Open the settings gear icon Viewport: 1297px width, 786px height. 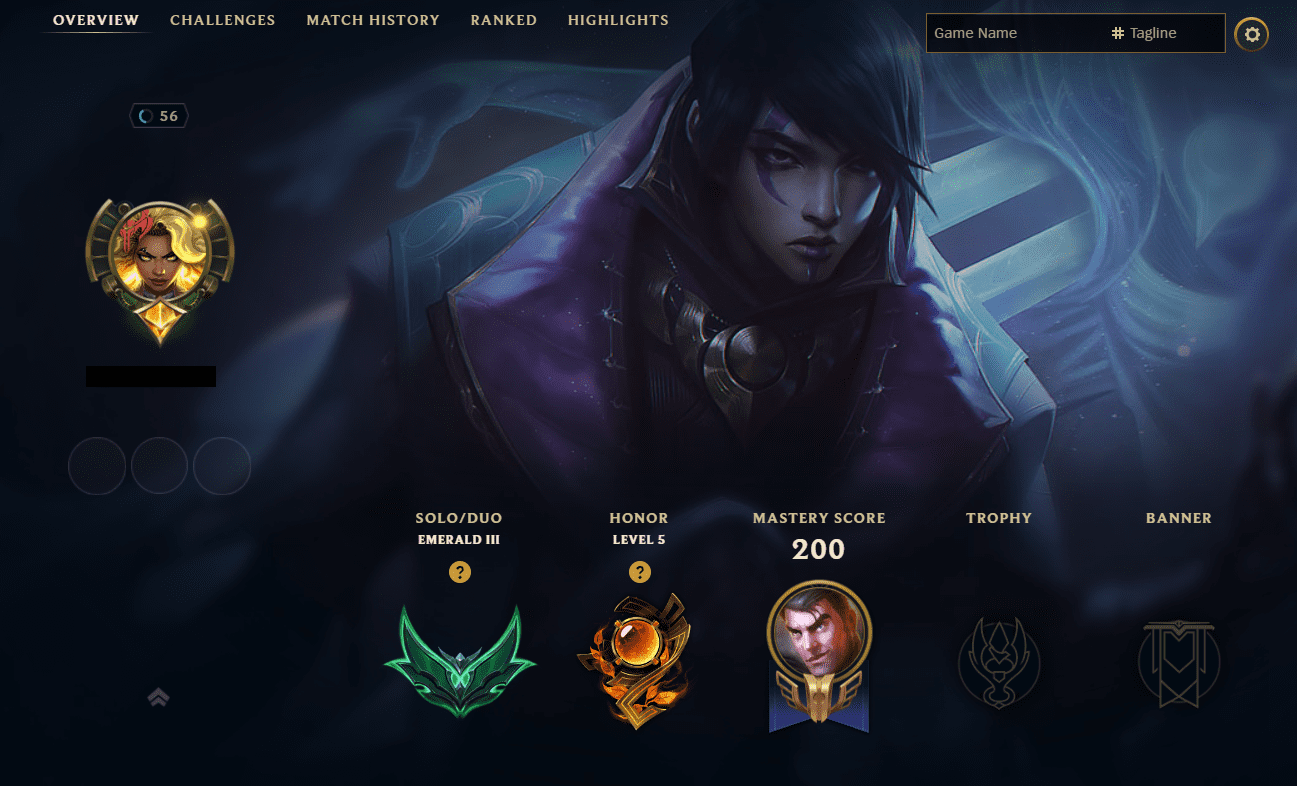point(1251,33)
